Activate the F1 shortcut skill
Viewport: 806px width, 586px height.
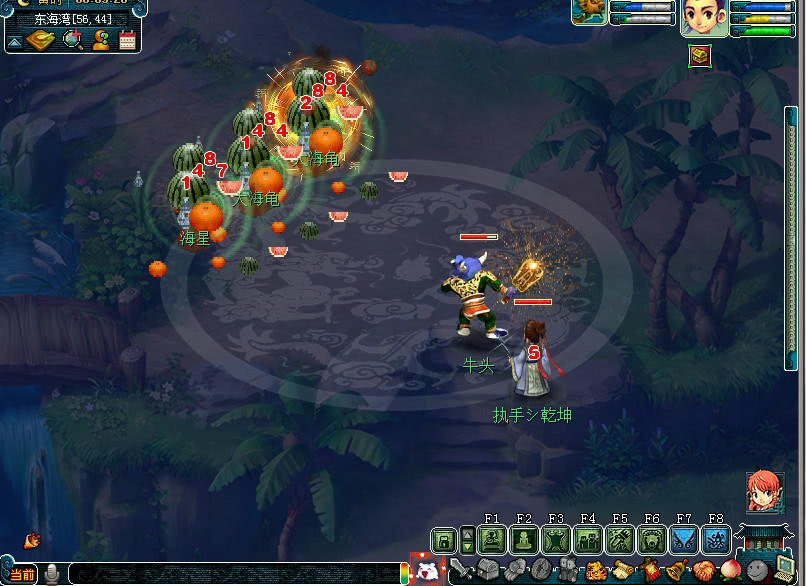point(491,541)
